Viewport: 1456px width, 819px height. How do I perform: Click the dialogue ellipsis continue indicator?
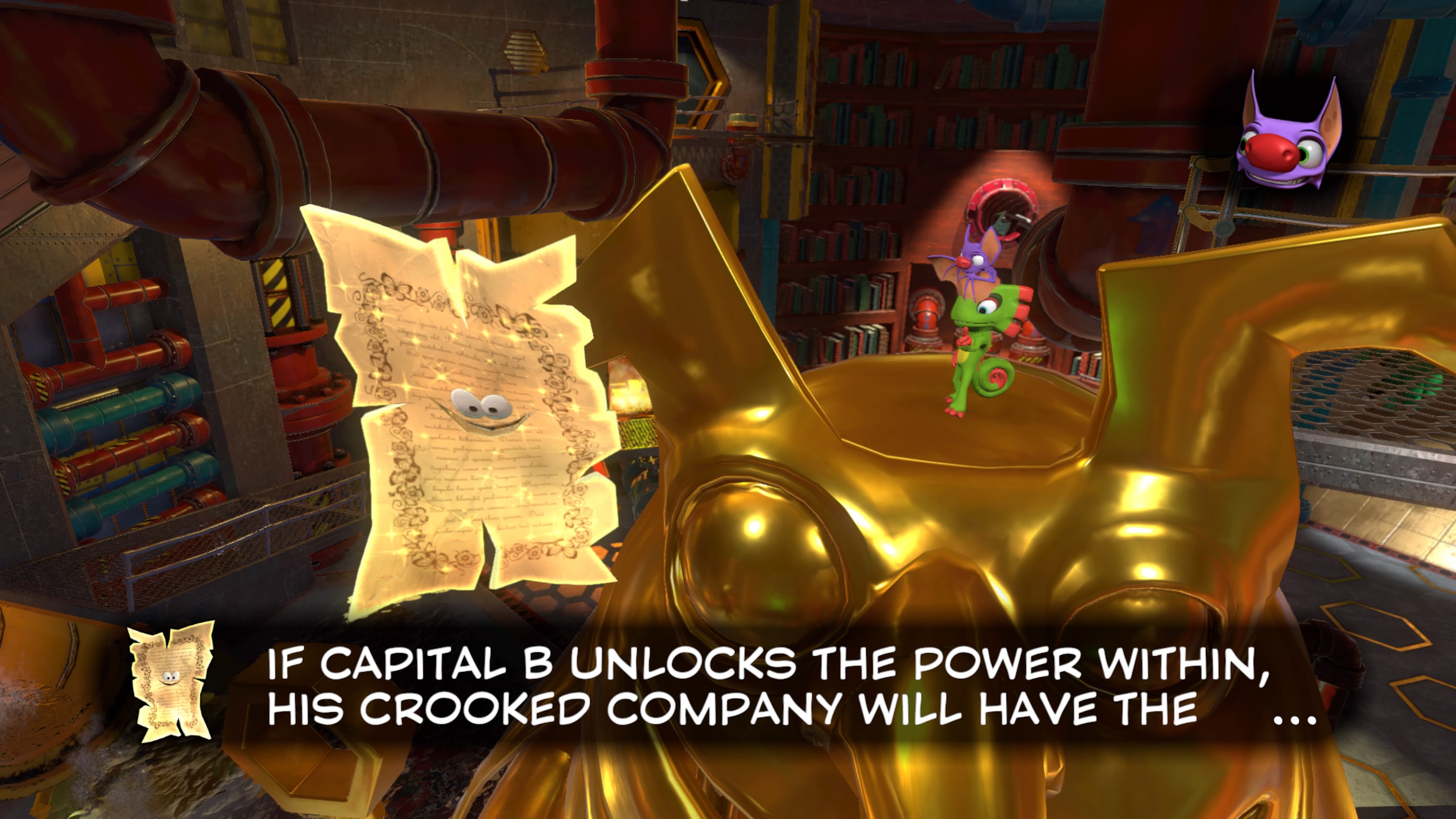coord(1295,719)
